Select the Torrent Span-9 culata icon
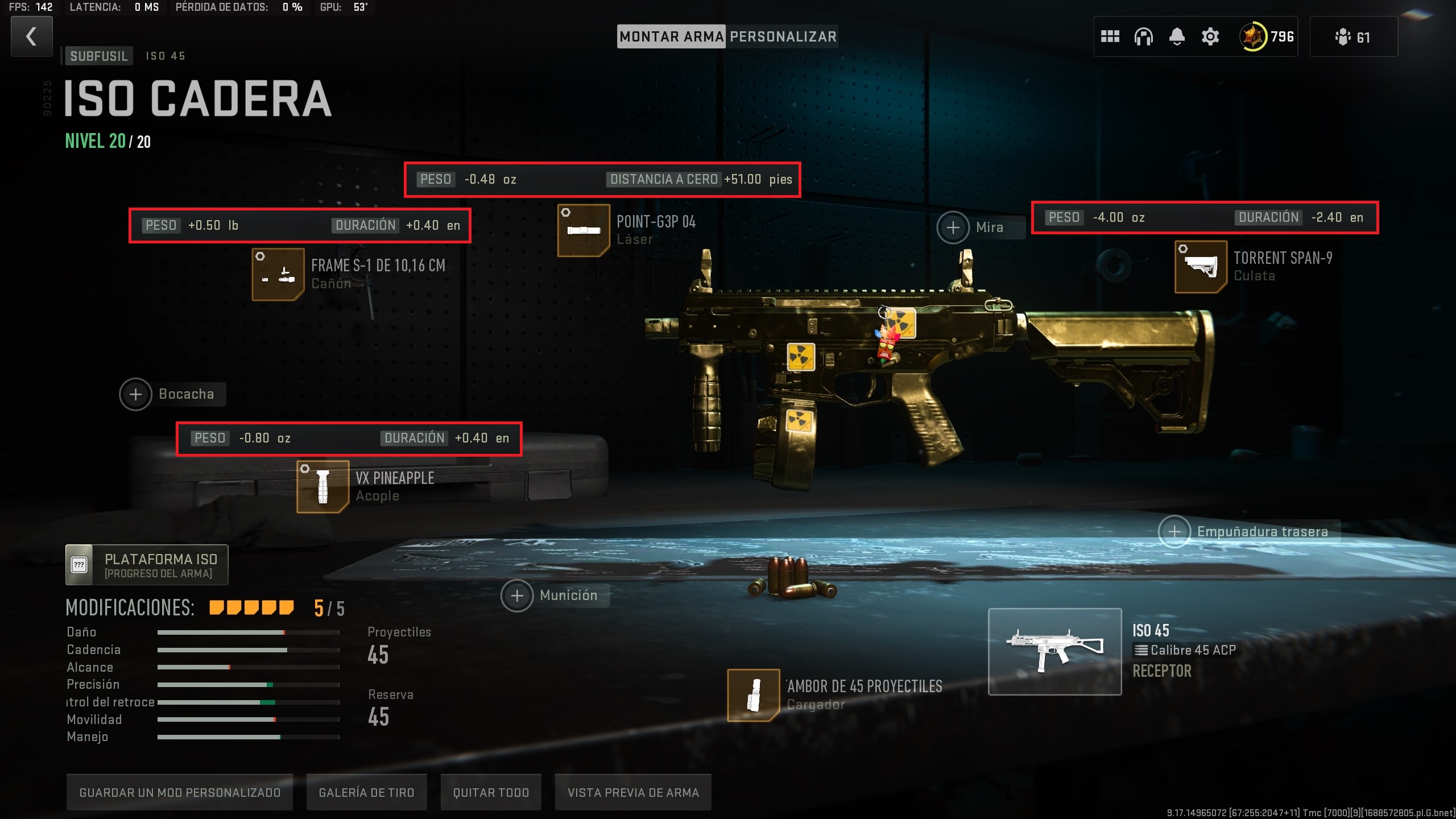The width and height of the screenshot is (1456, 819). click(x=1201, y=266)
